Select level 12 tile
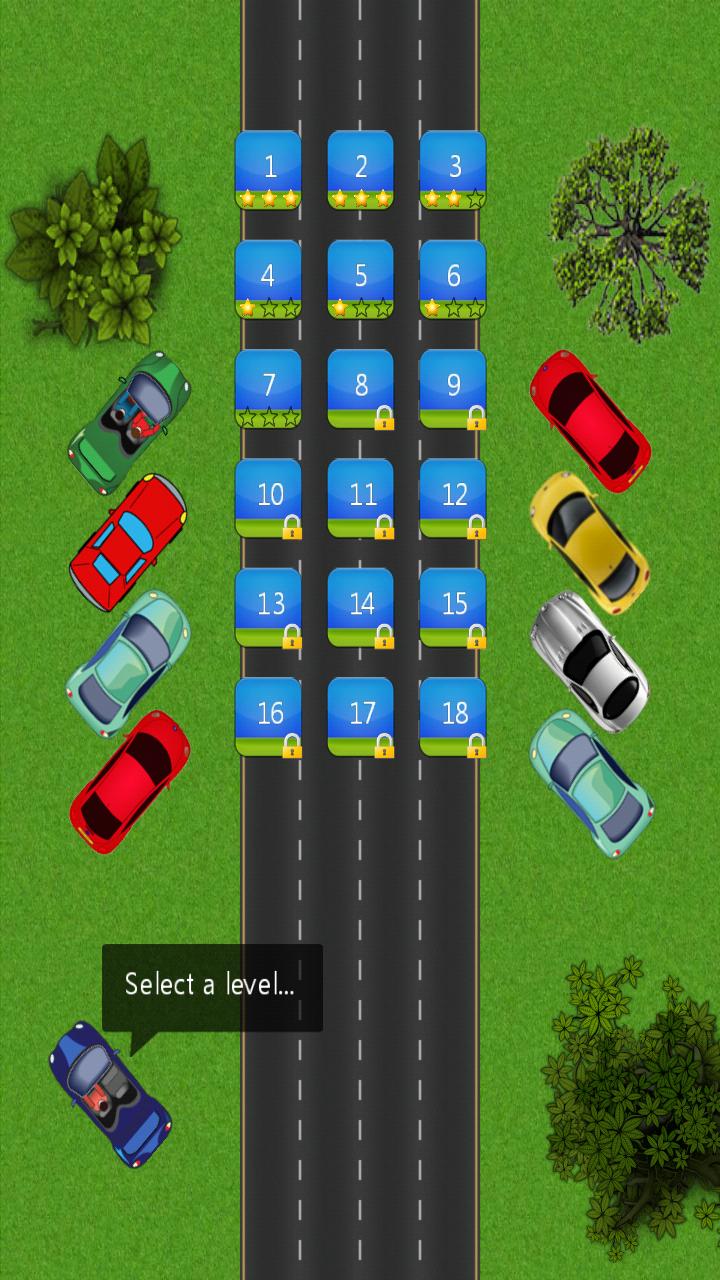Screen dimensions: 720x1280 [x=453, y=498]
